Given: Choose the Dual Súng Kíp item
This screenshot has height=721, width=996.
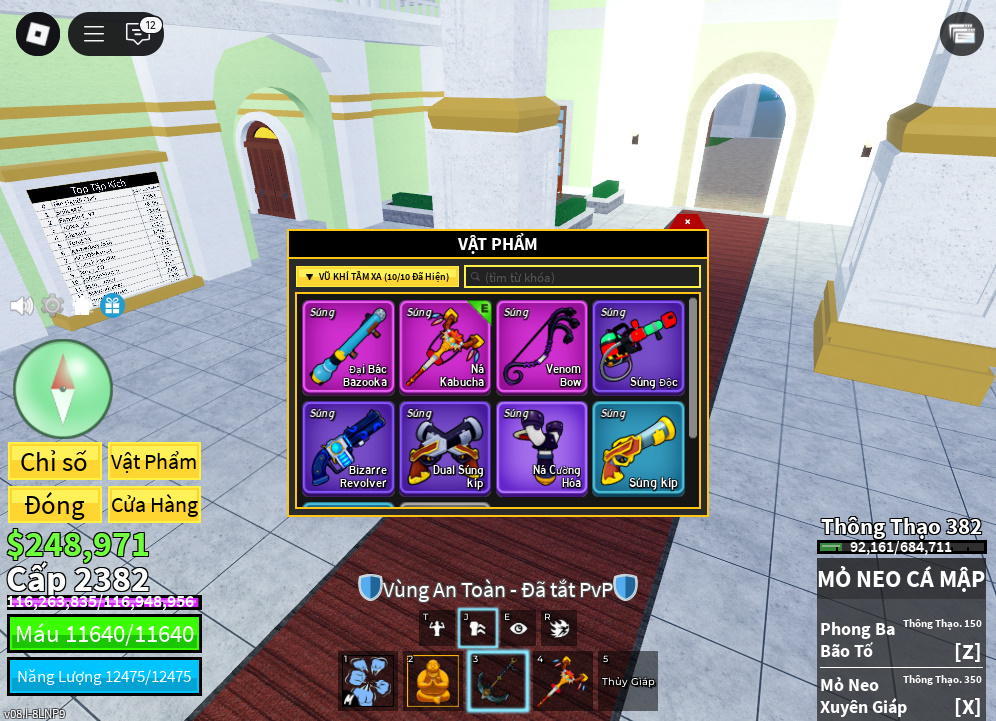Looking at the screenshot, I should click(445, 447).
